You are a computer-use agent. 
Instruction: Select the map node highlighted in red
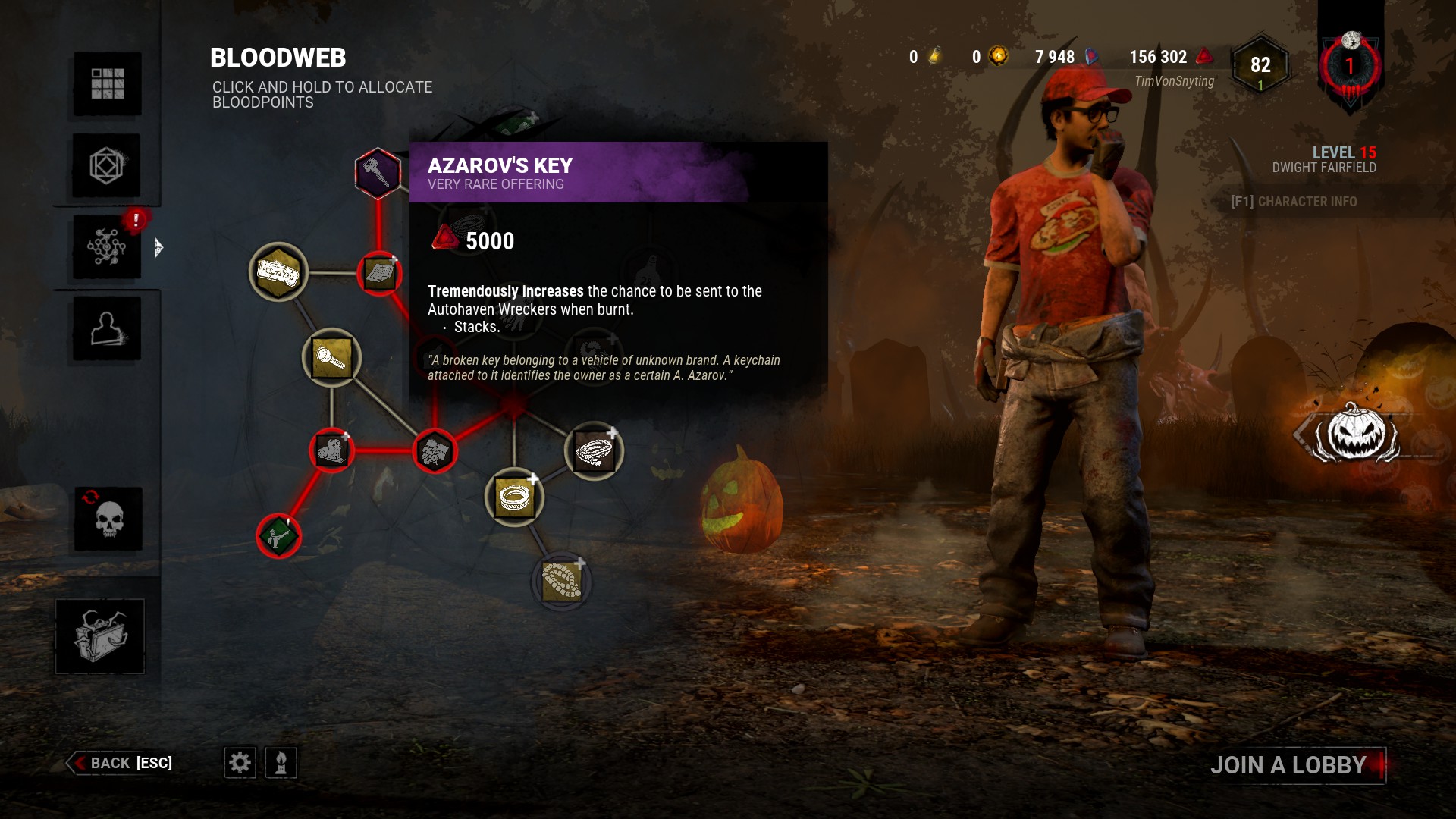(x=379, y=273)
